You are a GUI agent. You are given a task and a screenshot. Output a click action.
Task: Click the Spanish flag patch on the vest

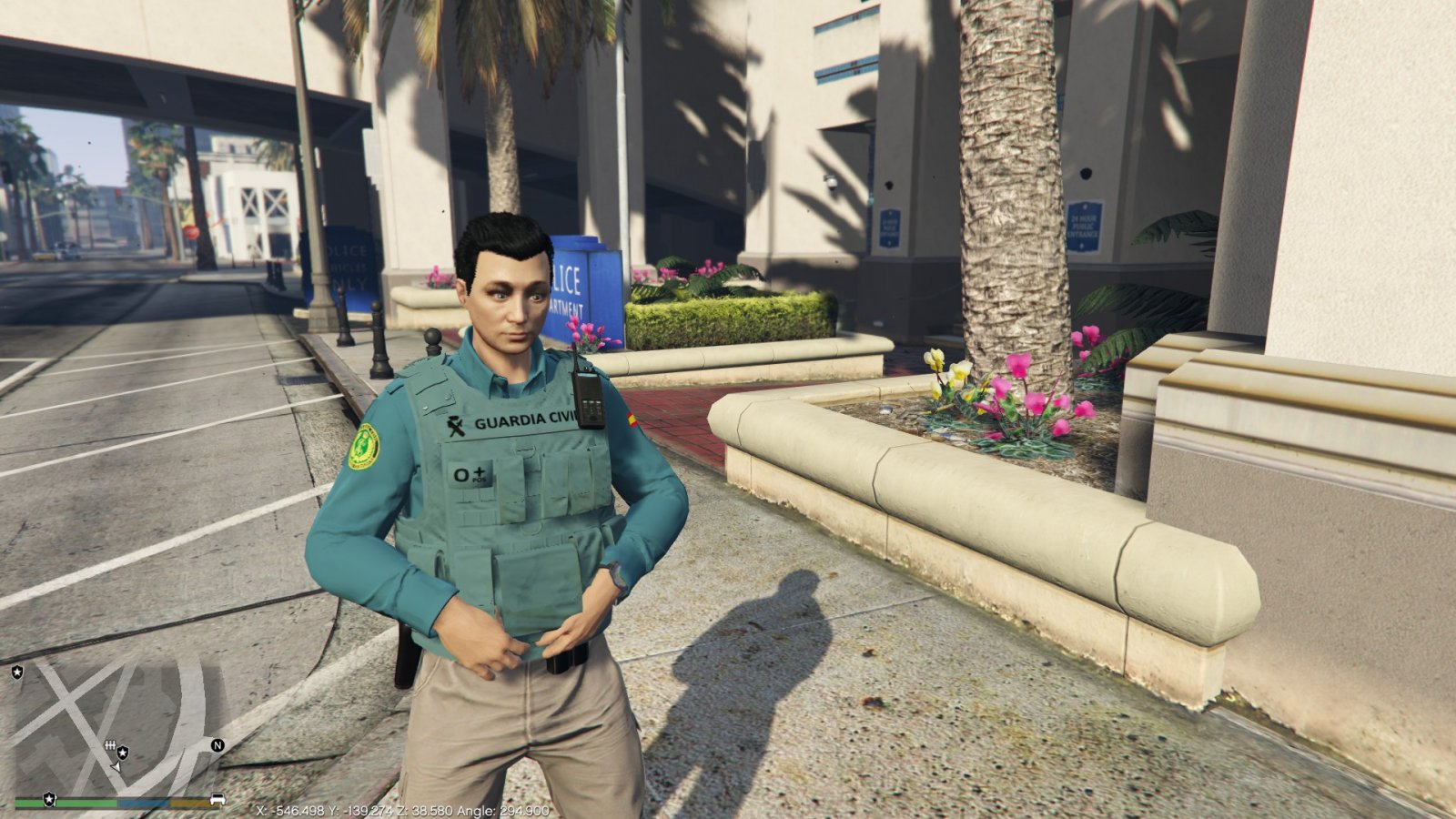(x=632, y=420)
